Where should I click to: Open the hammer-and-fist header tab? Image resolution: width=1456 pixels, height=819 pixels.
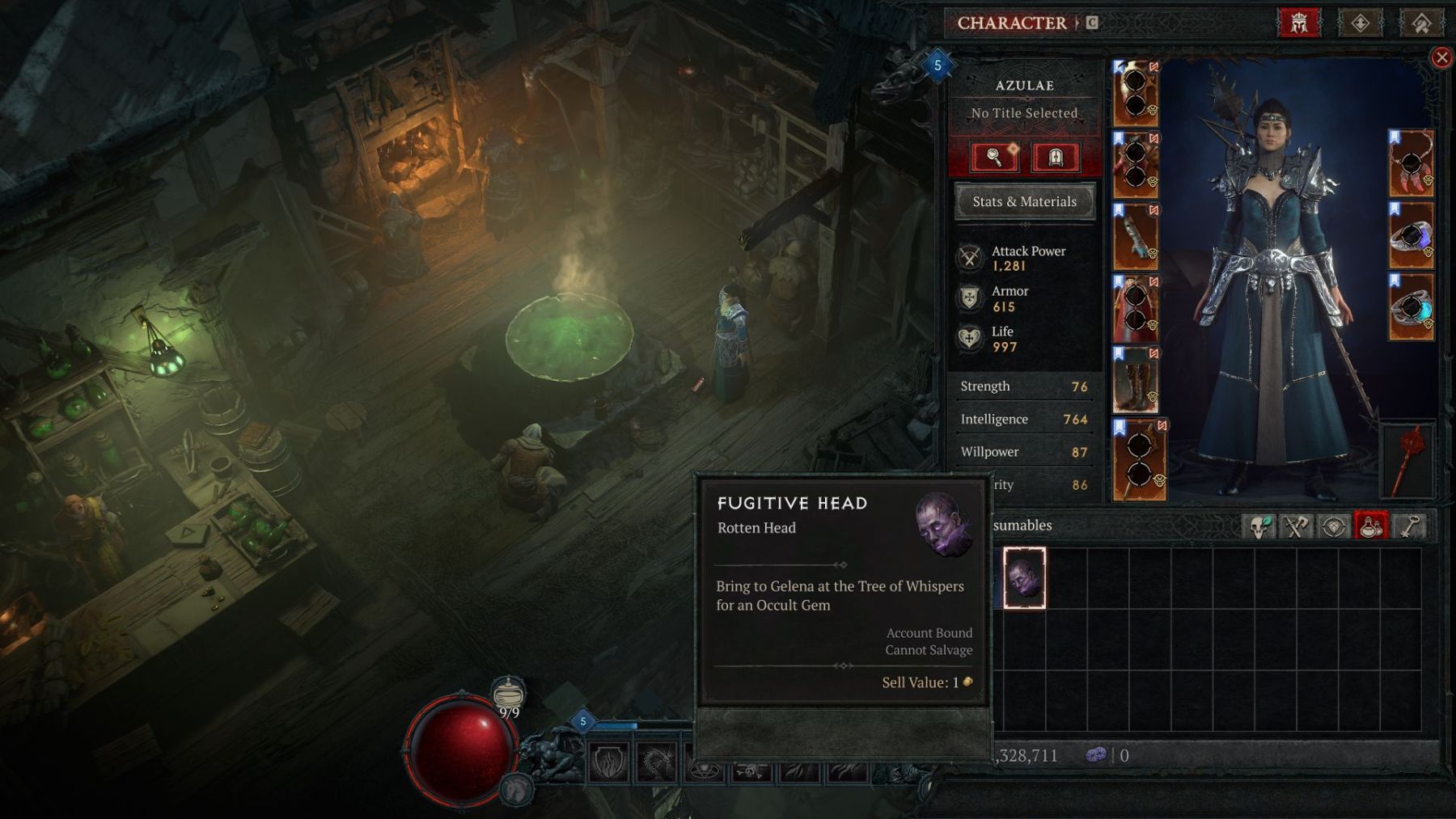(x=1420, y=23)
